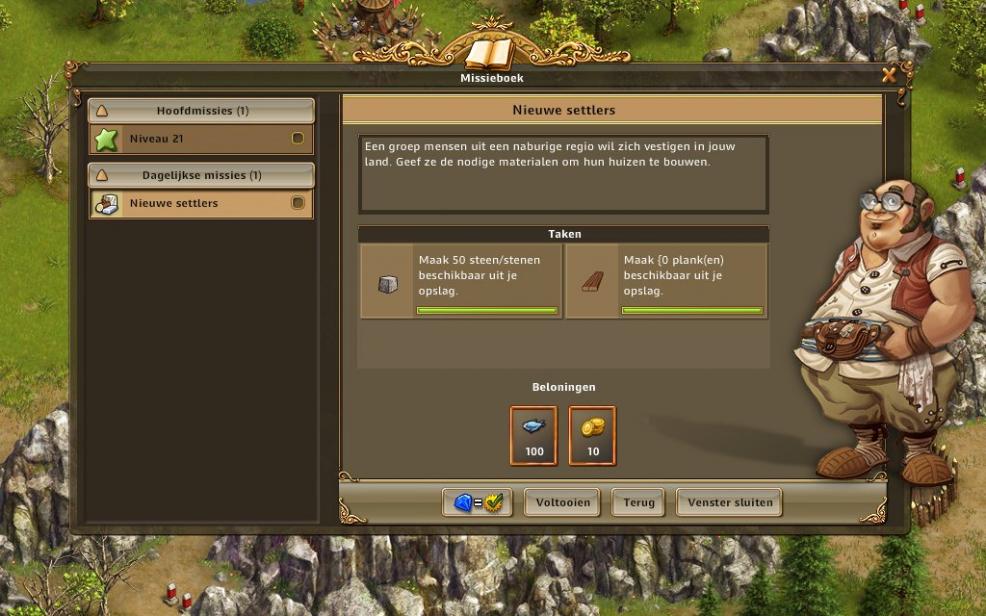Click the Venster sluiten button

729,502
